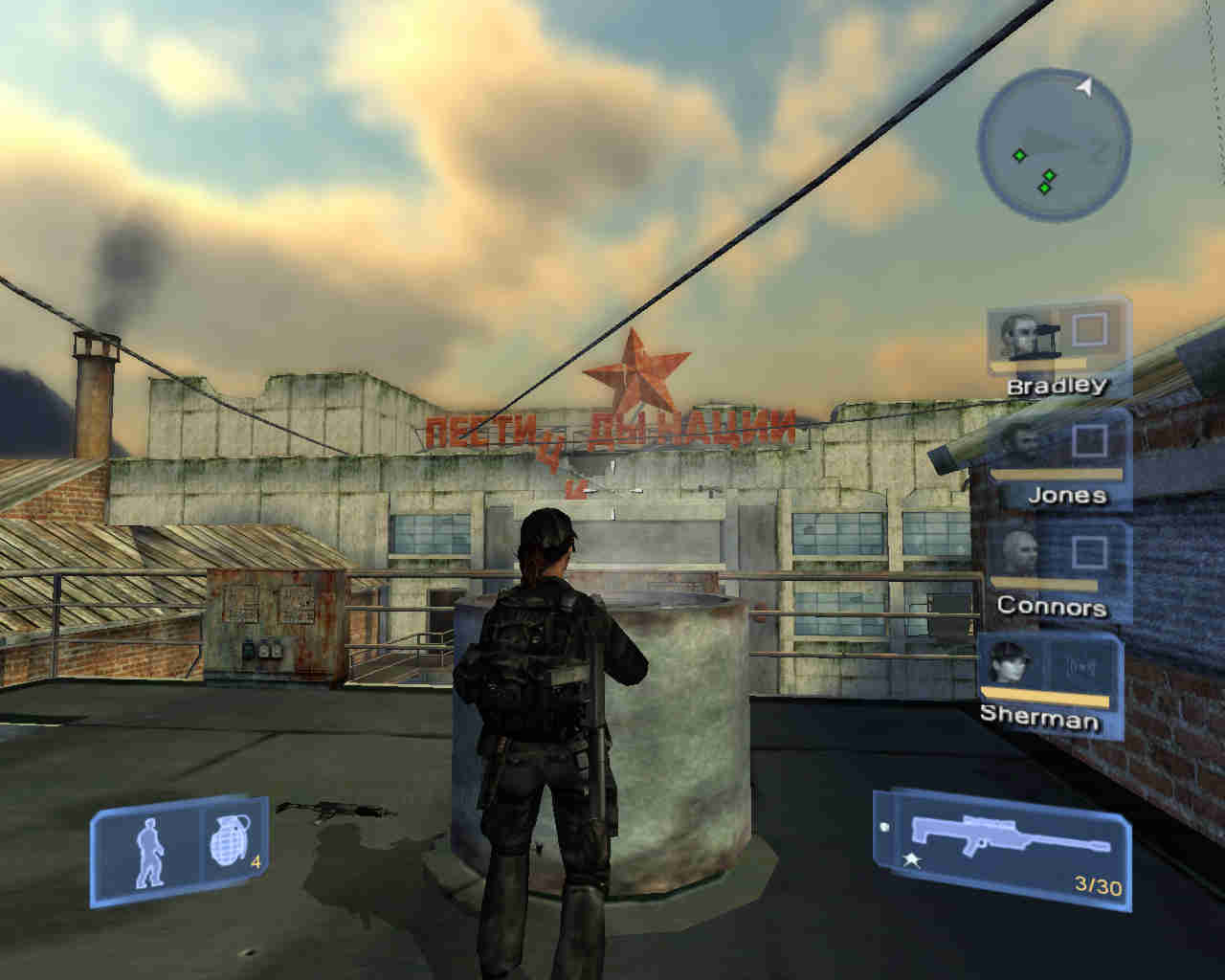
Task: Select Connors' squad portrait
Action: point(1020,553)
